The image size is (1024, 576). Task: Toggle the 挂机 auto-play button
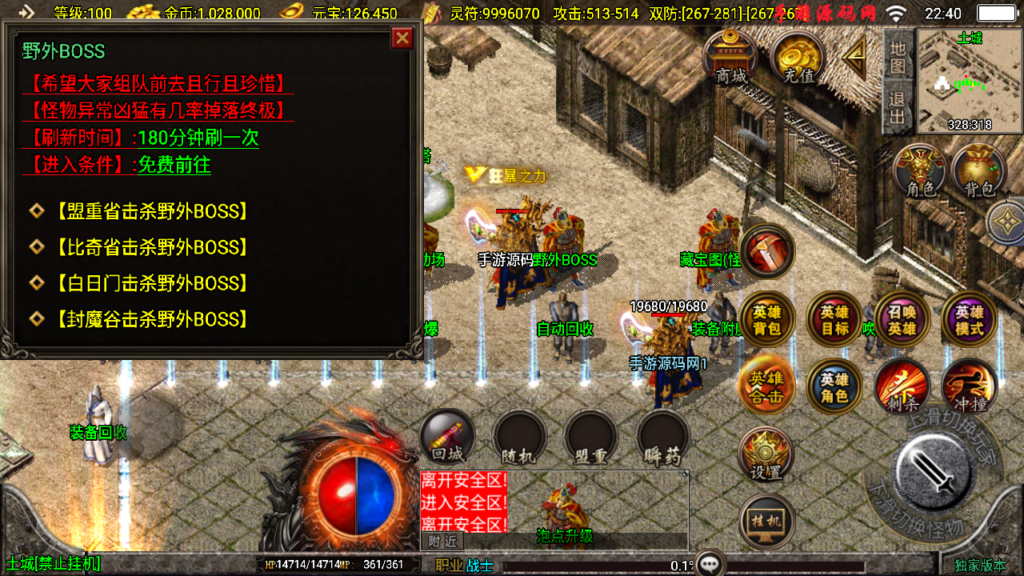767,521
